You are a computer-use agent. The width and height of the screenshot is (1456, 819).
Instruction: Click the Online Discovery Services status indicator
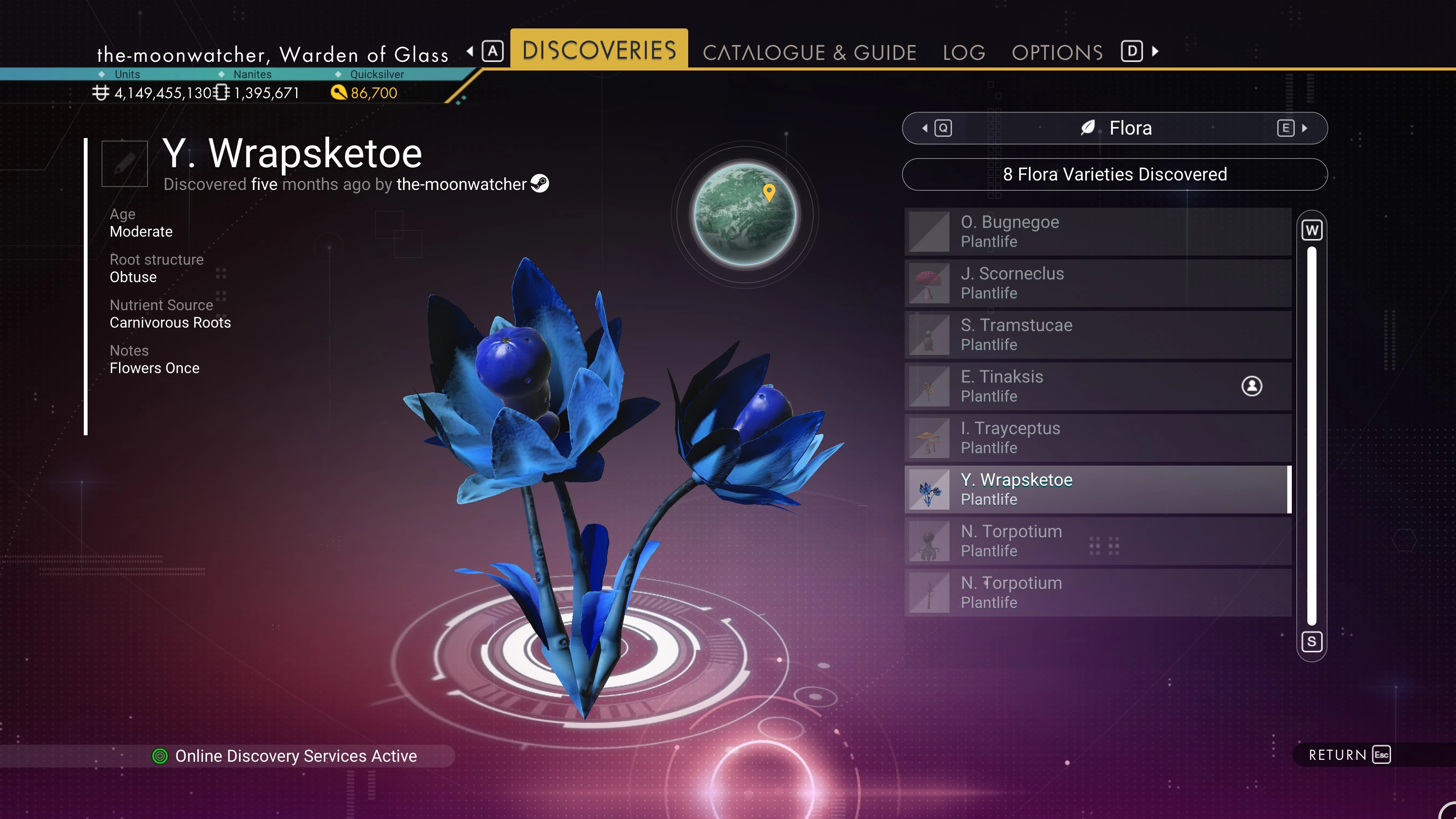click(285, 756)
